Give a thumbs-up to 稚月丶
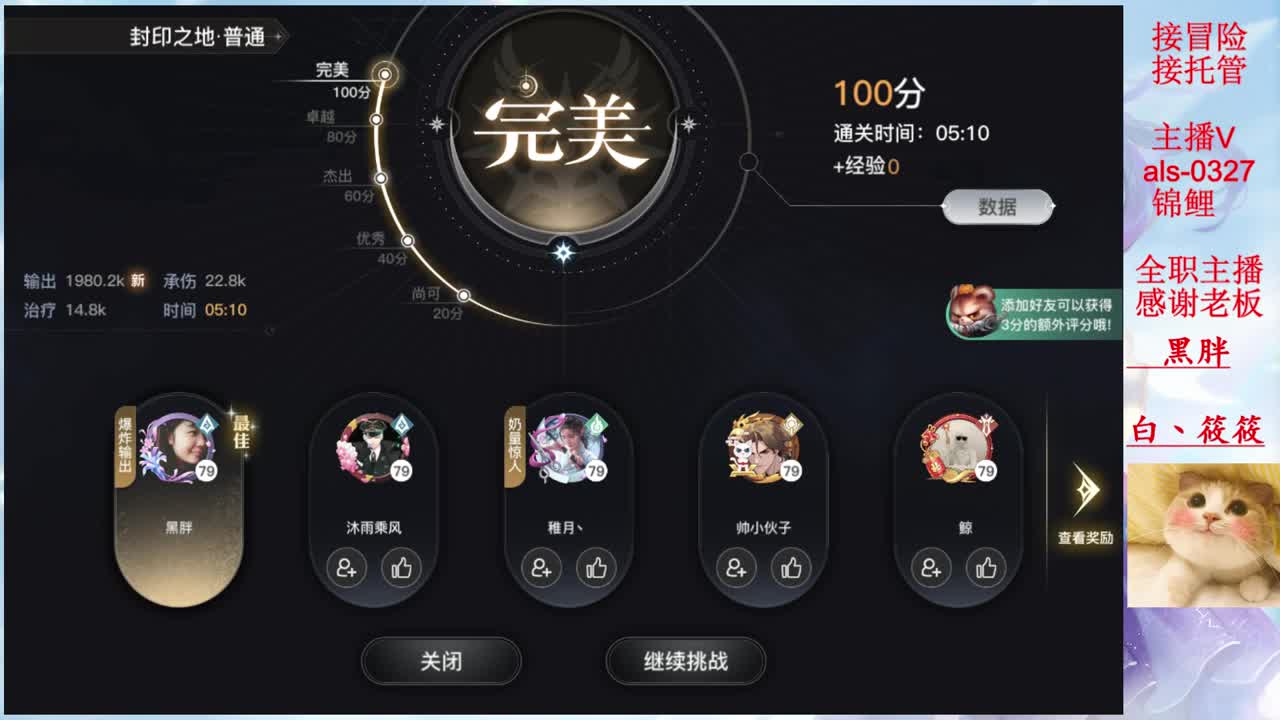Viewport: 1280px width, 720px height. (596, 570)
